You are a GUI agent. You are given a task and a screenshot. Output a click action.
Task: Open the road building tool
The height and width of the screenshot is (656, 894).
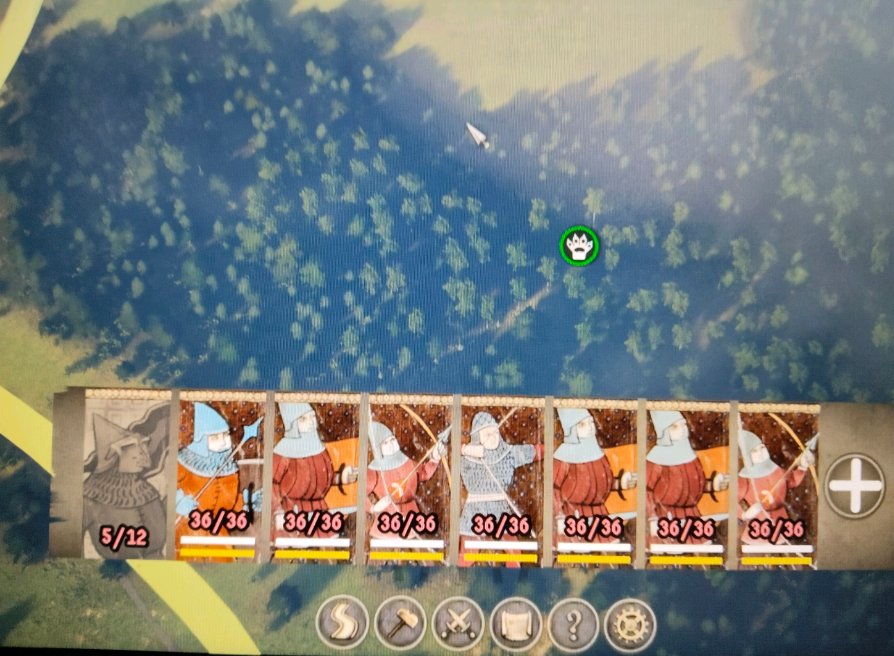(342, 625)
